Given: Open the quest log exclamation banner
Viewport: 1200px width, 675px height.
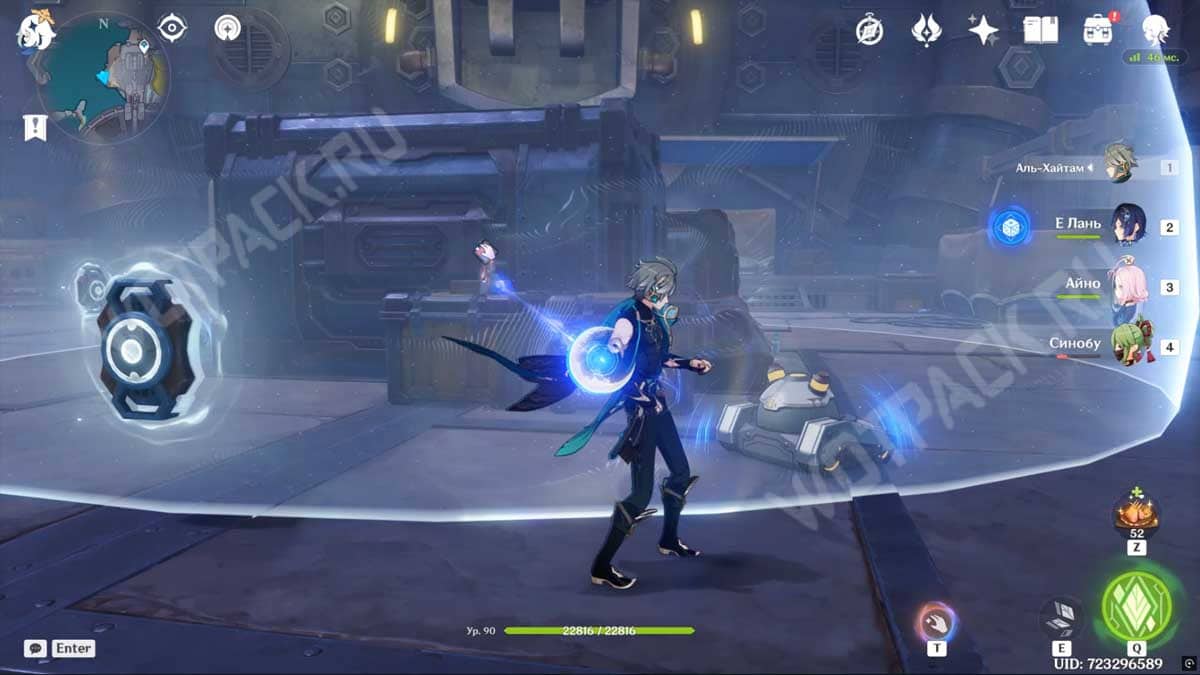Looking at the screenshot, I should (x=34, y=127).
